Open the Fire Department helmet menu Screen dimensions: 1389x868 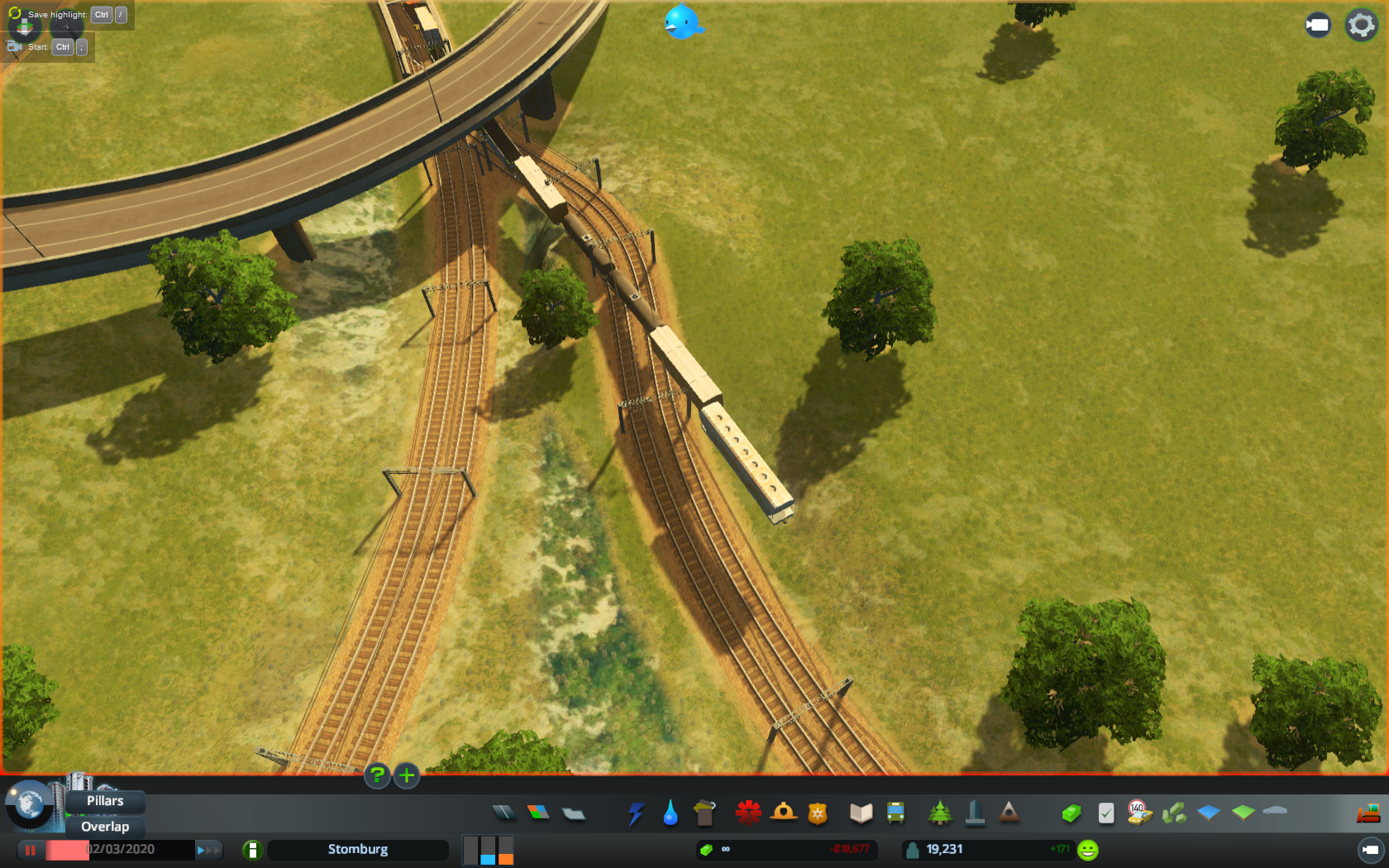tap(783, 813)
